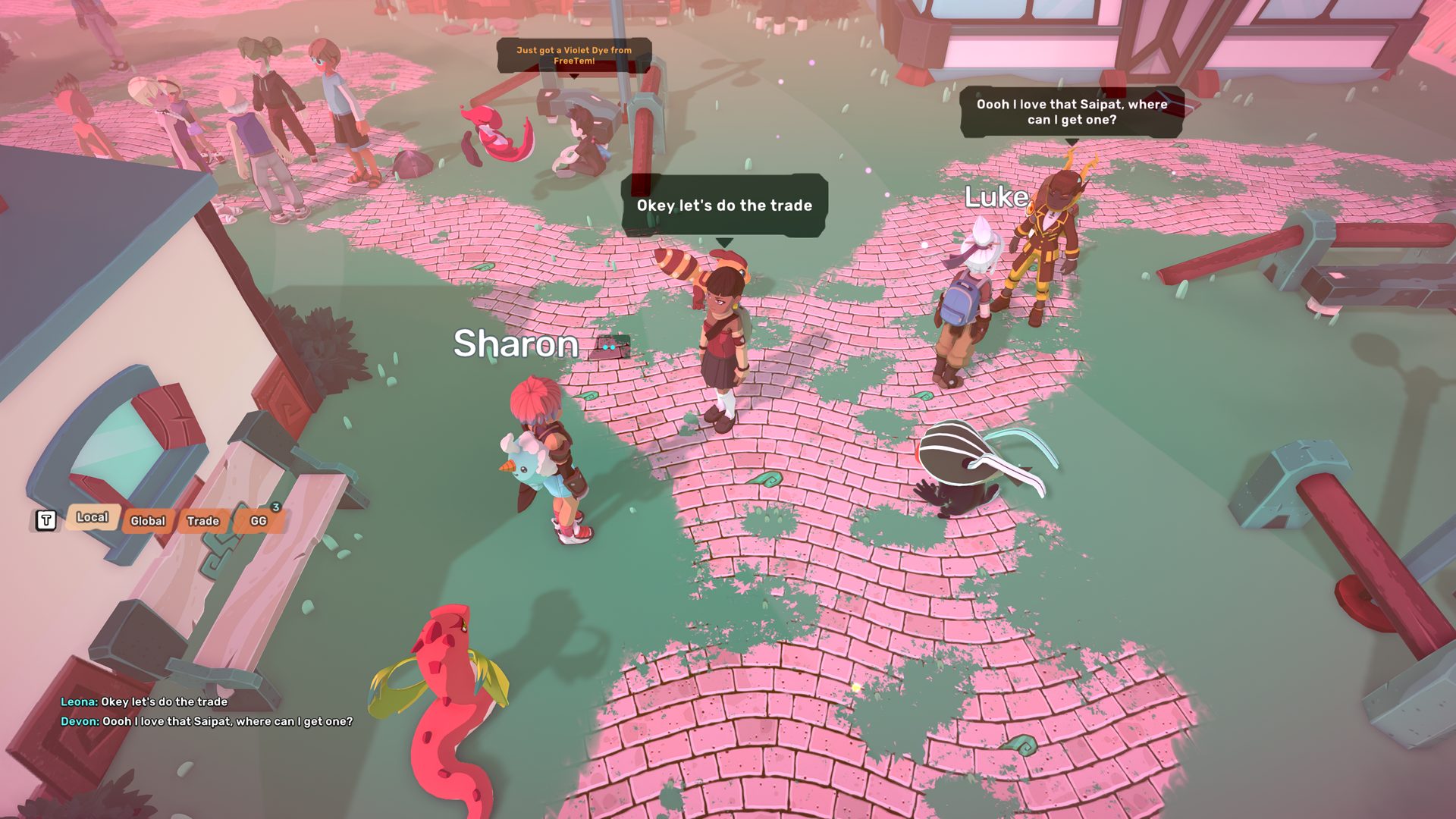The height and width of the screenshot is (819, 1456).
Task: Open the Global chat tab
Action: pos(147,521)
